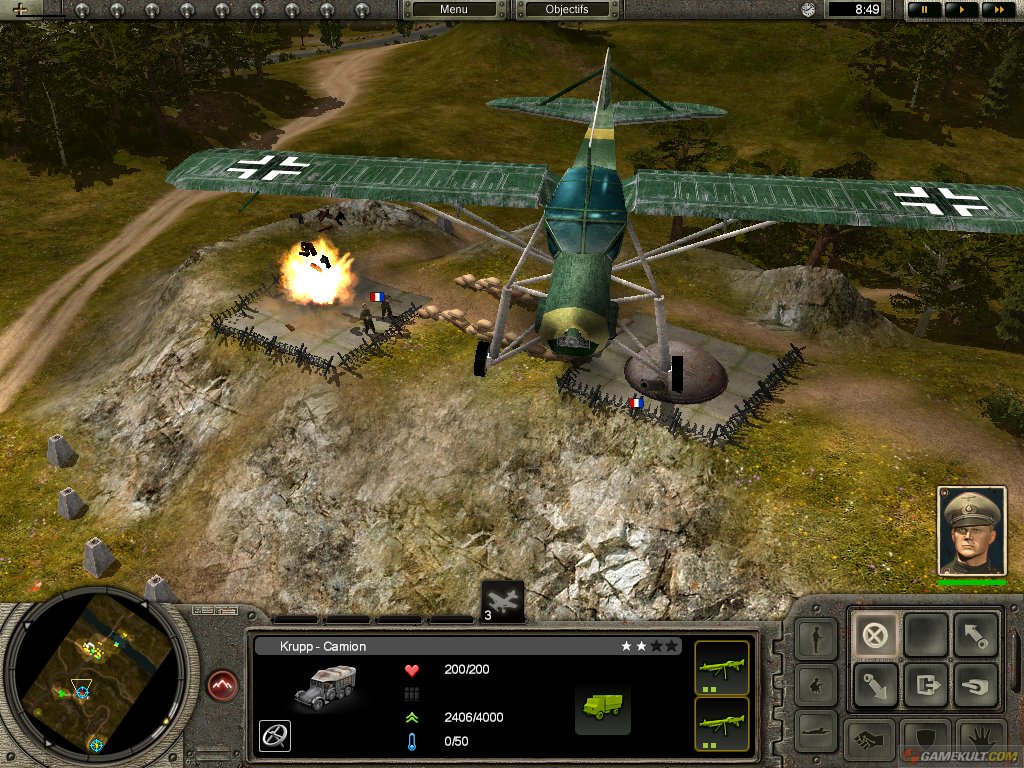
Task: Open the Menu button
Action: point(453,9)
